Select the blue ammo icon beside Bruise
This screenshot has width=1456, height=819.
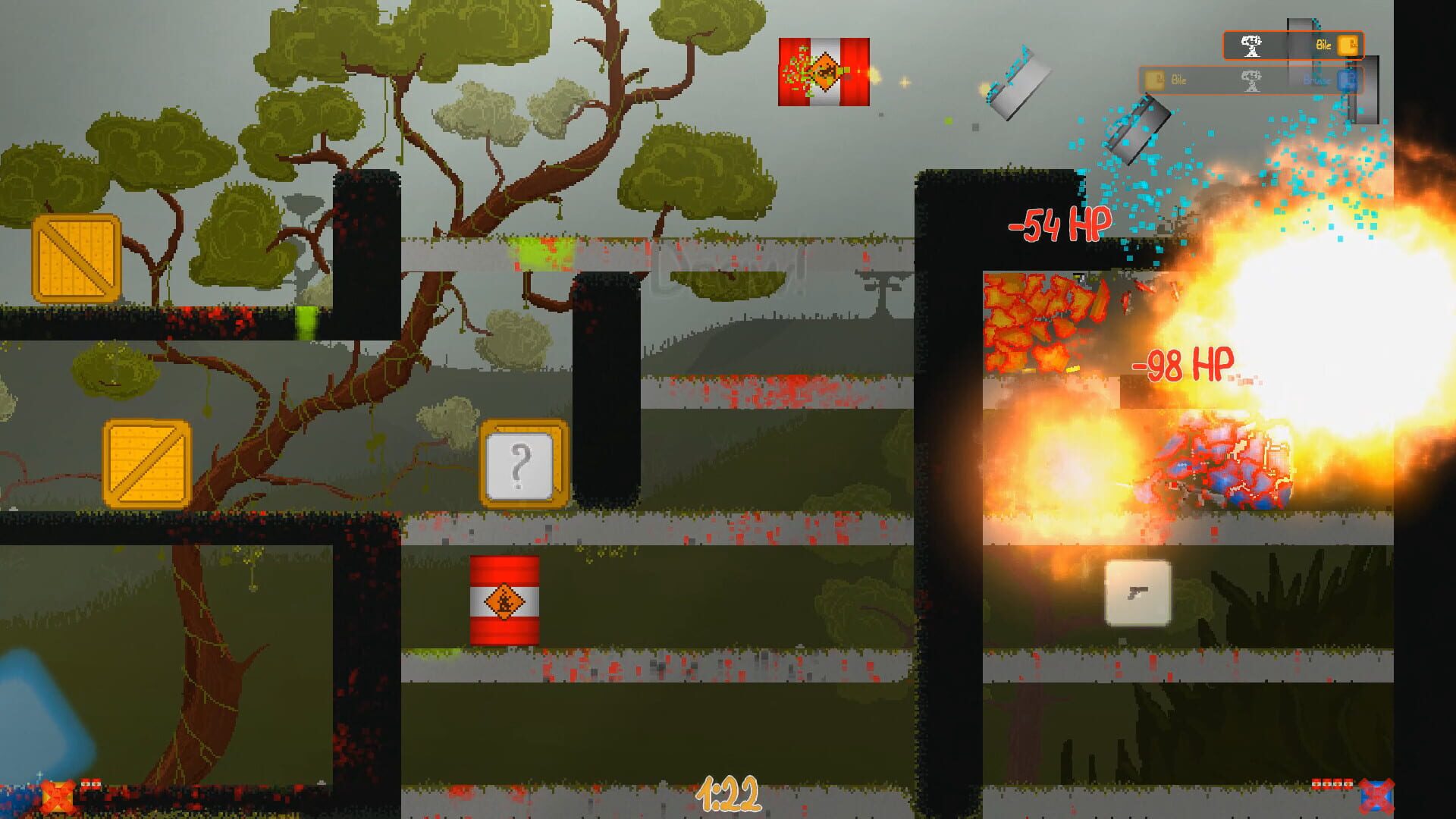coord(1348,81)
